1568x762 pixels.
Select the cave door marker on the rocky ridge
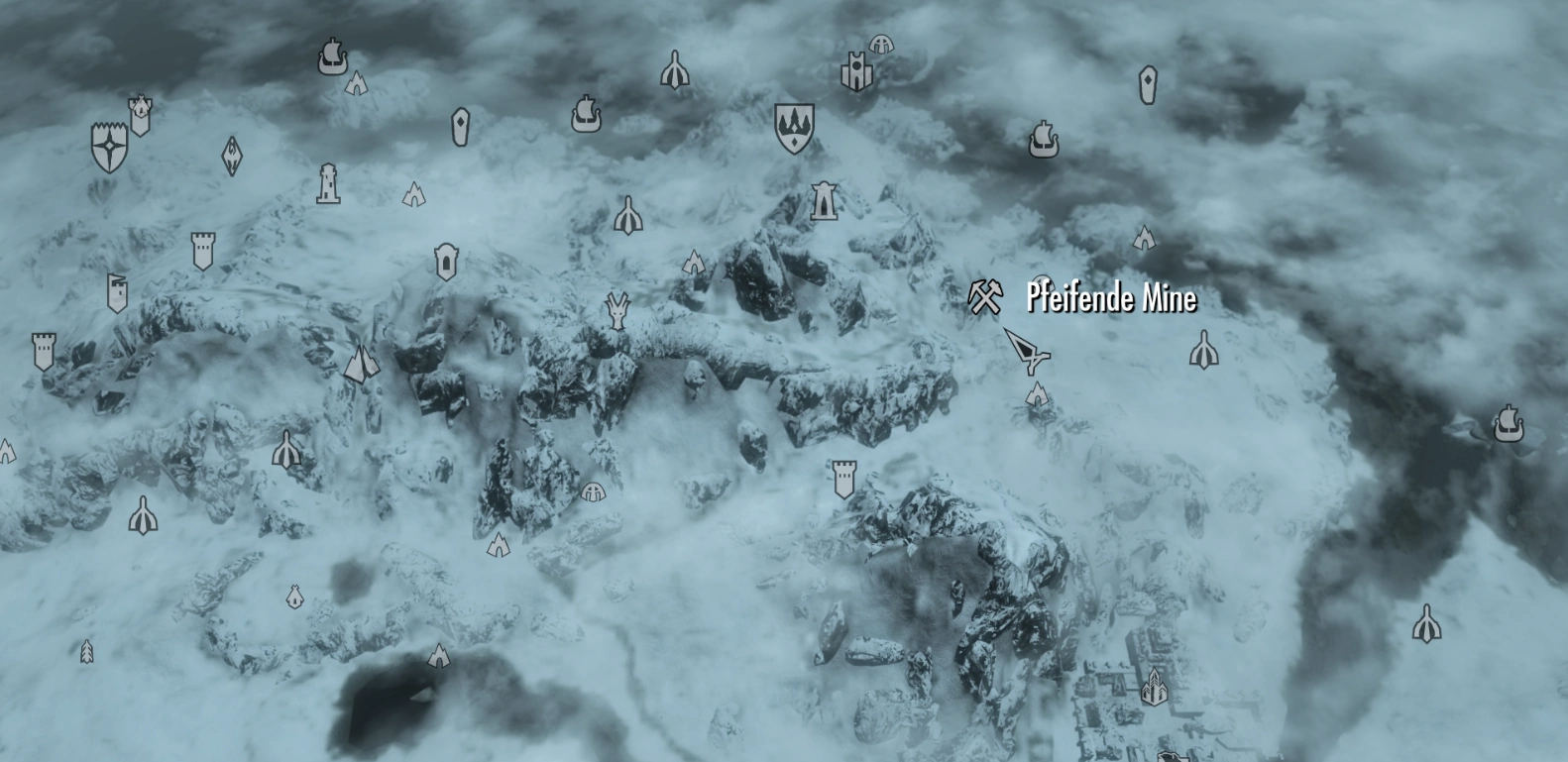446,259
